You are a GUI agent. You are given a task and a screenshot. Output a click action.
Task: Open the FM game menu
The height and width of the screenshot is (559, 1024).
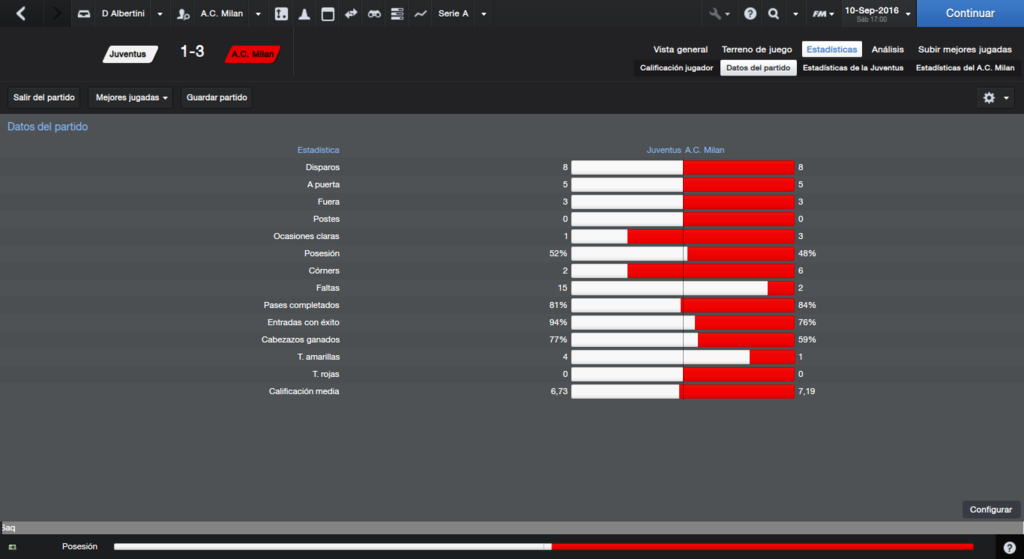pyautogui.click(x=822, y=14)
